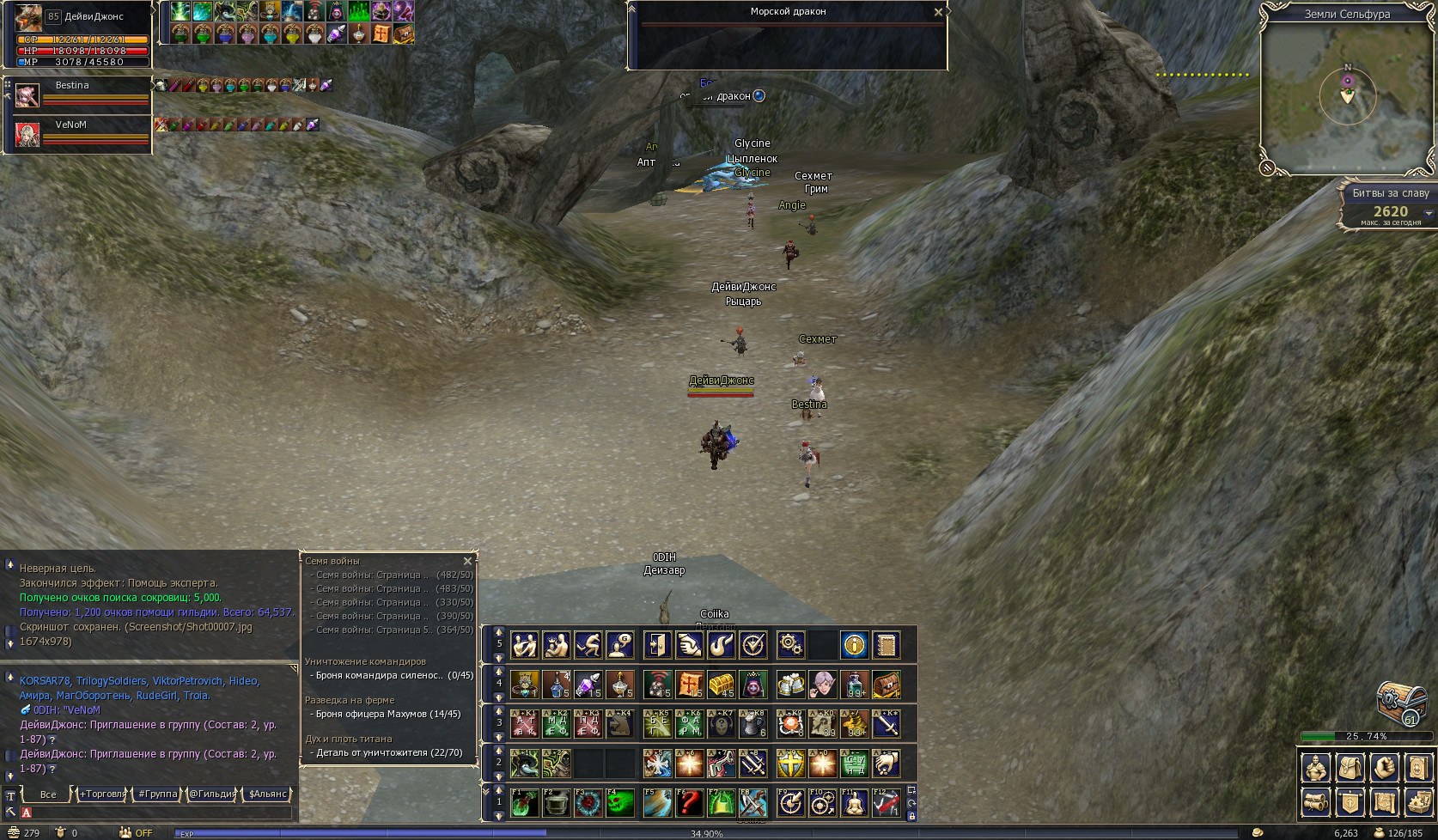
Task: Use the F6 red question mark skill
Action: click(689, 803)
